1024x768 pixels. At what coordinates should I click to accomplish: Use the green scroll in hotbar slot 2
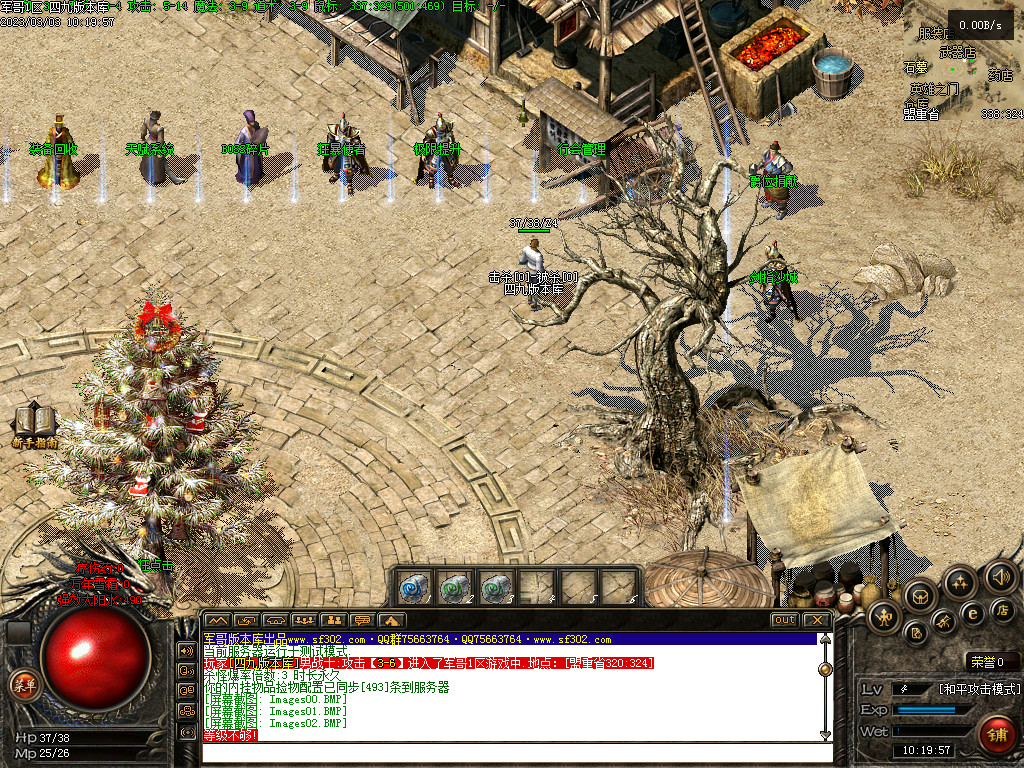click(456, 586)
